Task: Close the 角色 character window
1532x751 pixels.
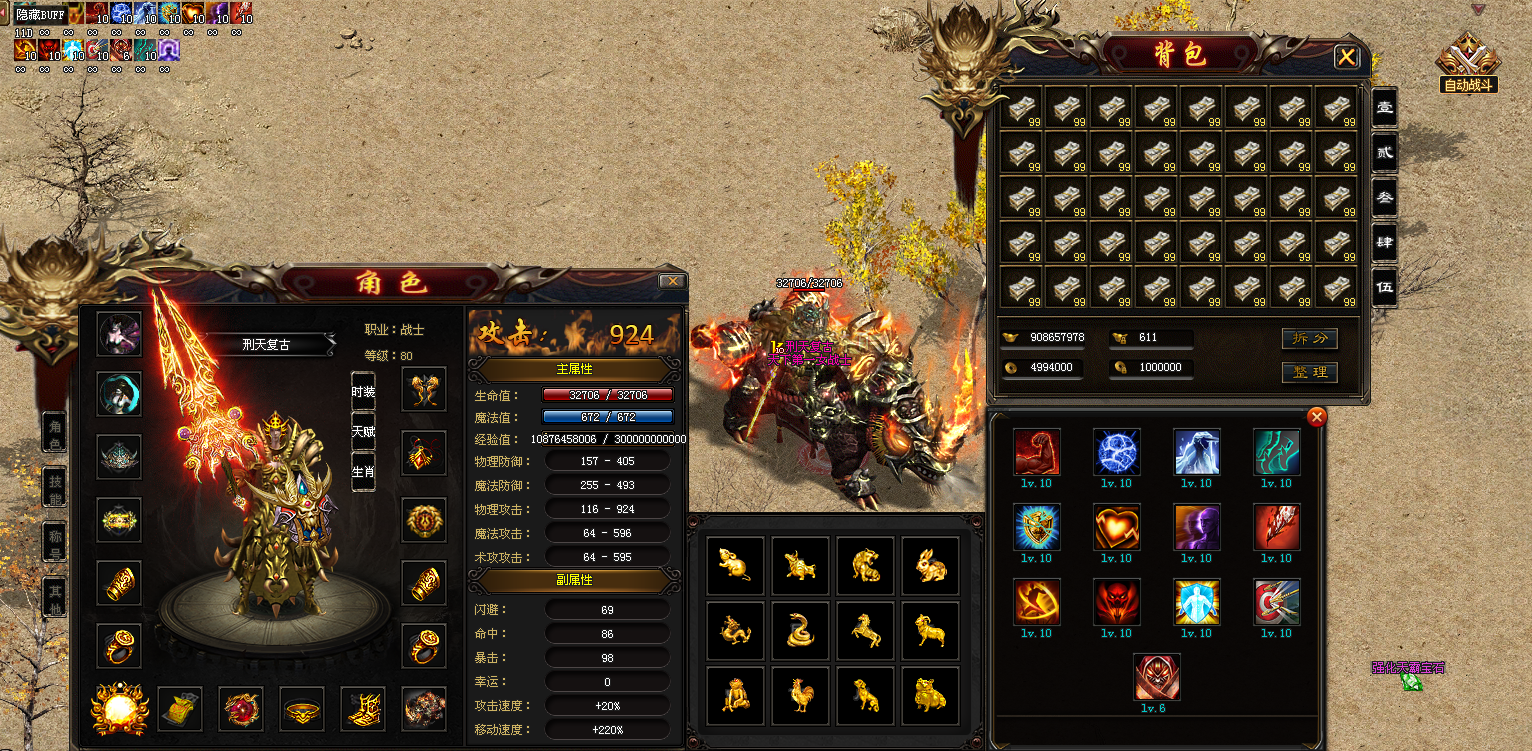Action: click(x=672, y=282)
